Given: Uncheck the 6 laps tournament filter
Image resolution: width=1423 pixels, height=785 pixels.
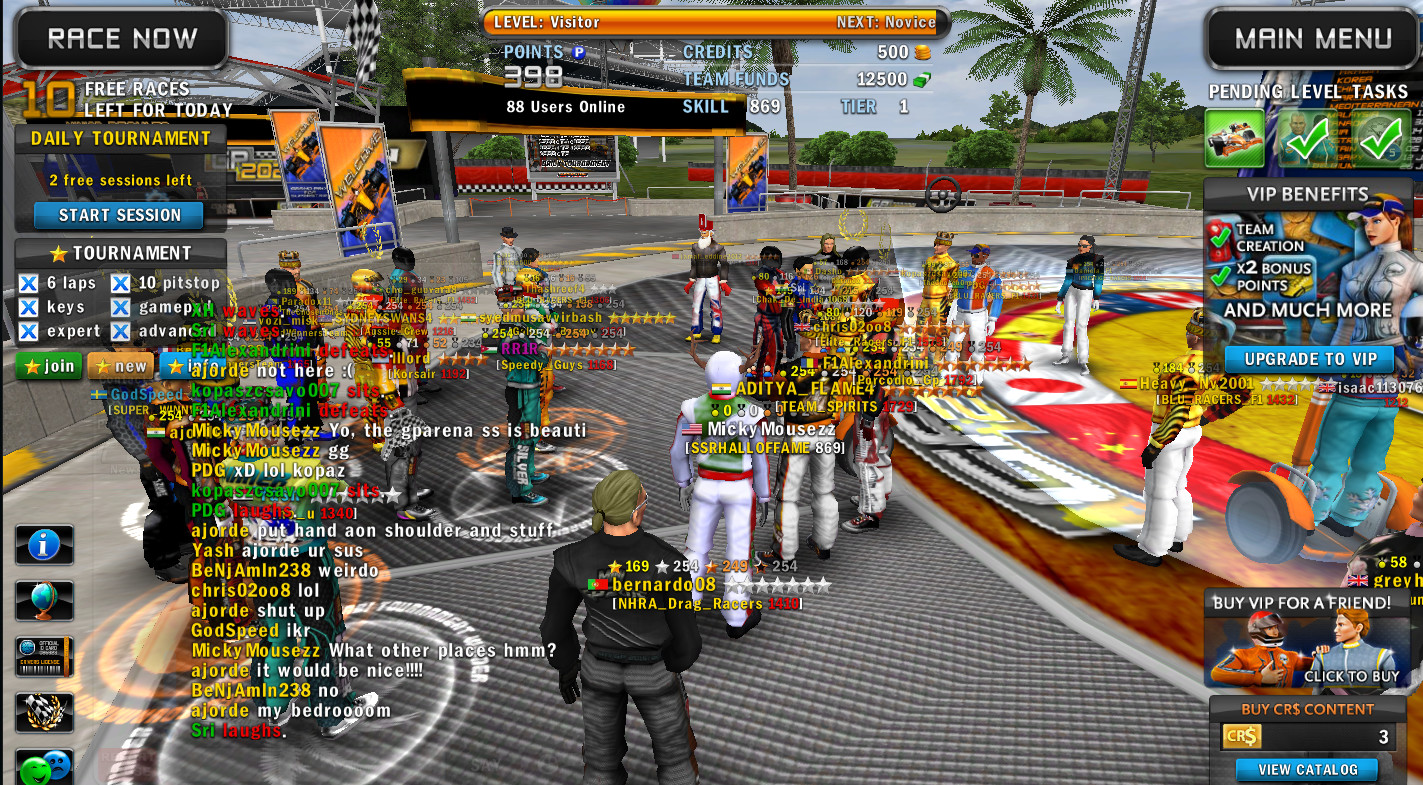Looking at the screenshot, I should click(x=26, y=282).
